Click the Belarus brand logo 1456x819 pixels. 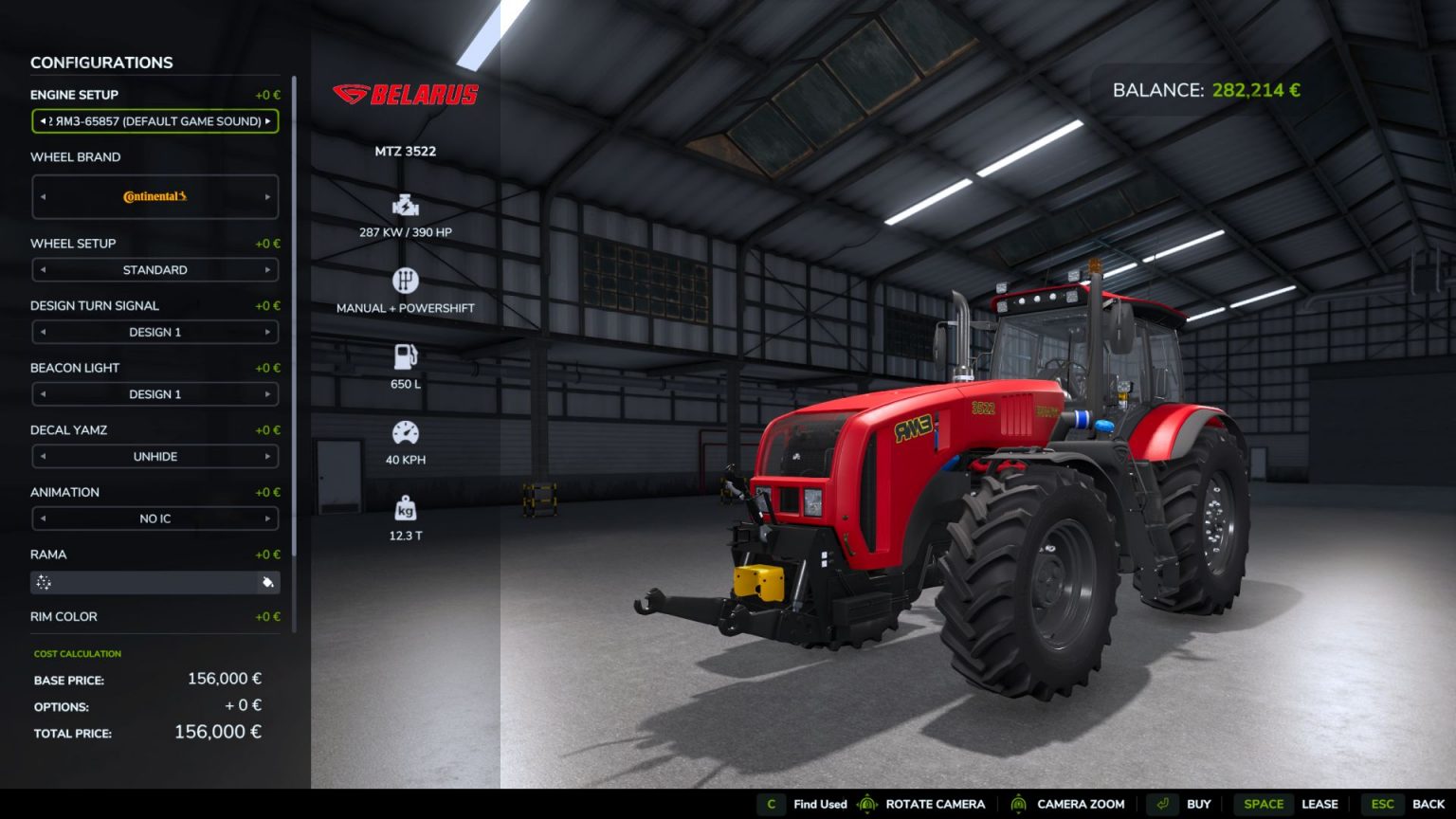coord(406,94)
